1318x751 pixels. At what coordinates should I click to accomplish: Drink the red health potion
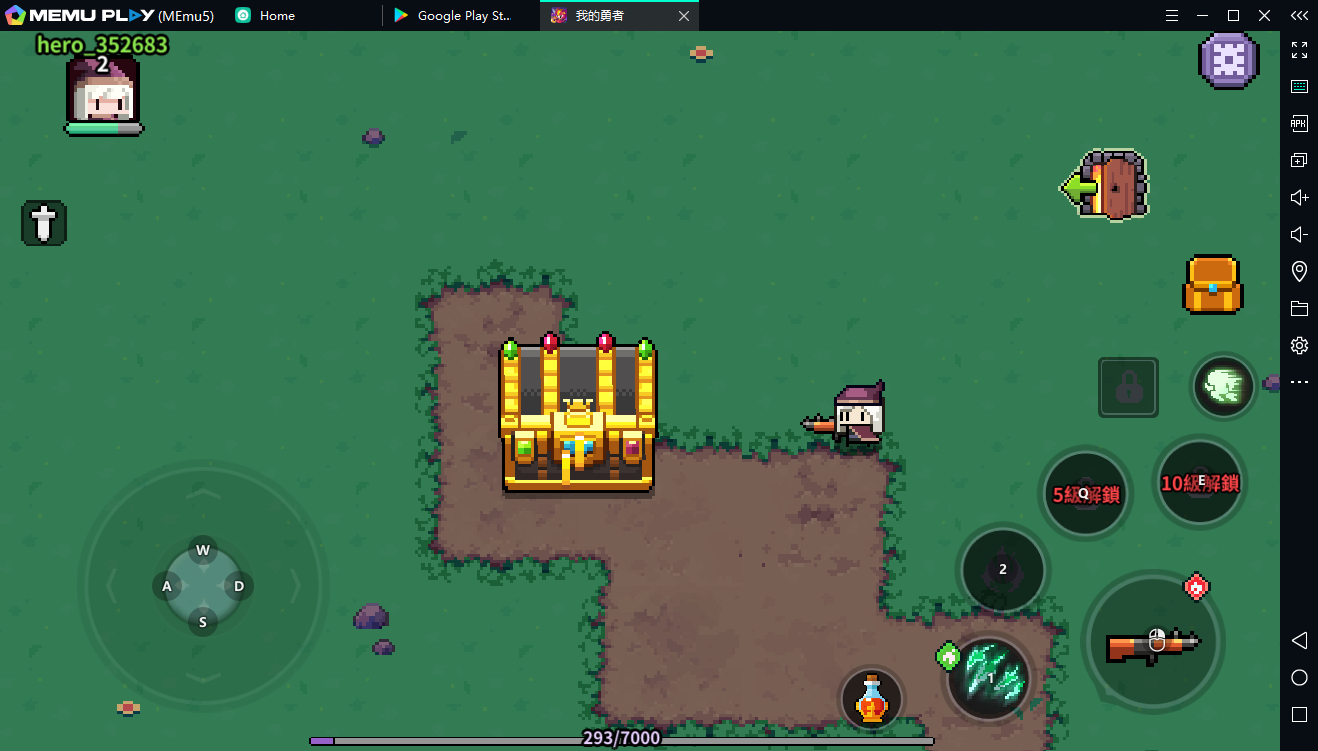click(x=872, y=698)
